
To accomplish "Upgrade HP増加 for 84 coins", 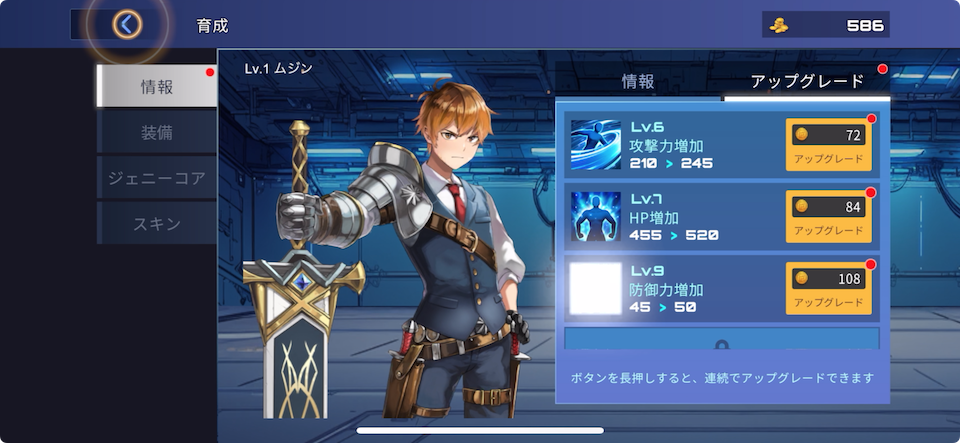I will pyautogui.click(x=828, y=216).
